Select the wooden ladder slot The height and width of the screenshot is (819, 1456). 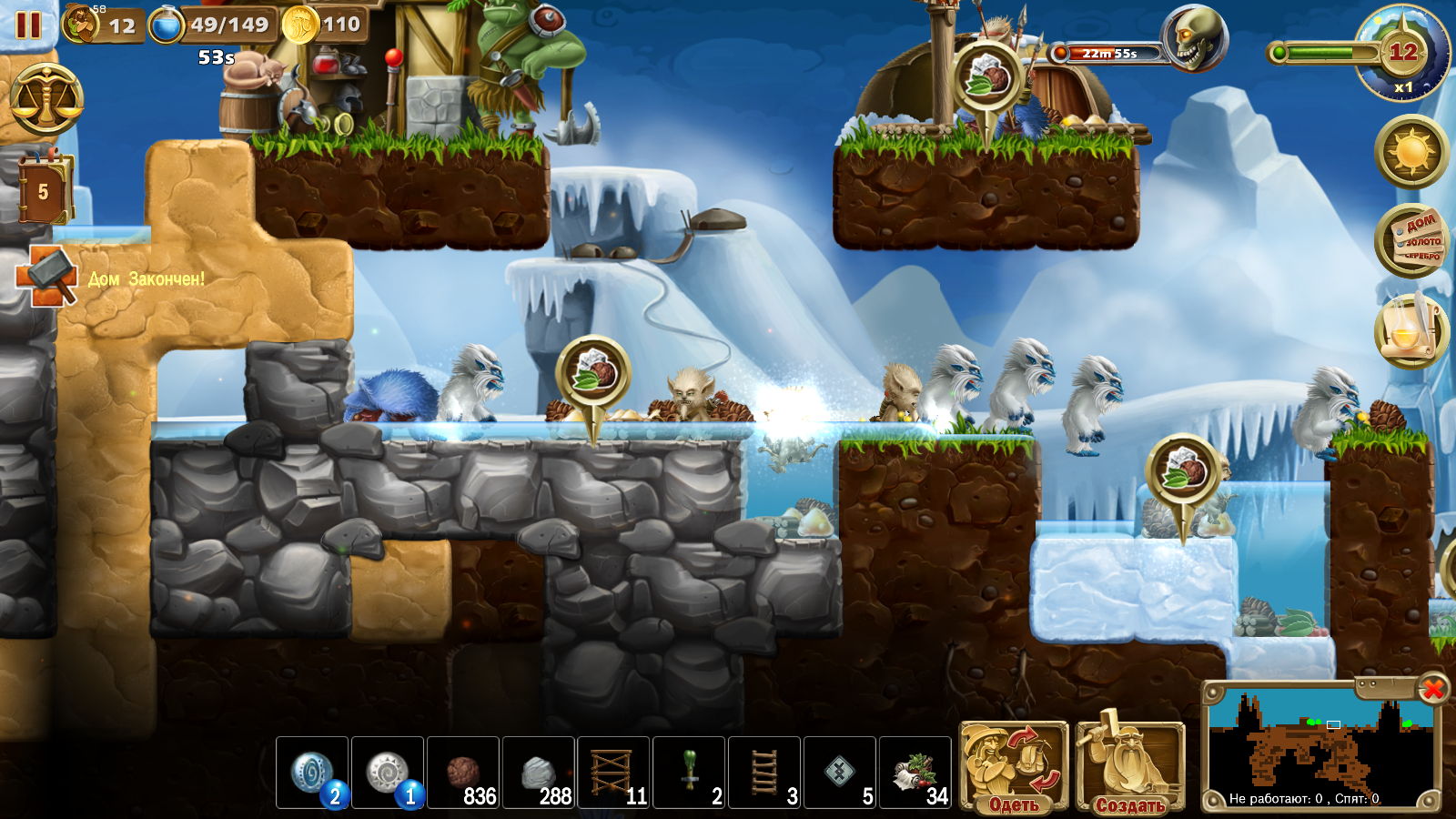click(x=764, y=773)
